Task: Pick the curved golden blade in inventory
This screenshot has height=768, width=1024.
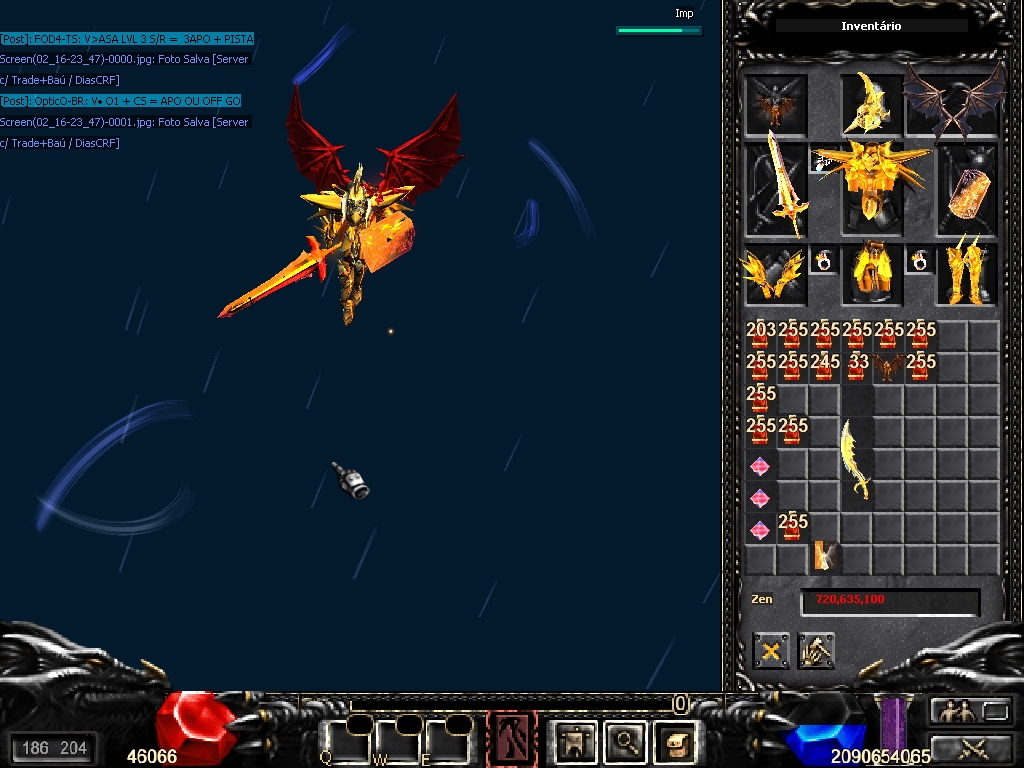Action: click(856, 458)
